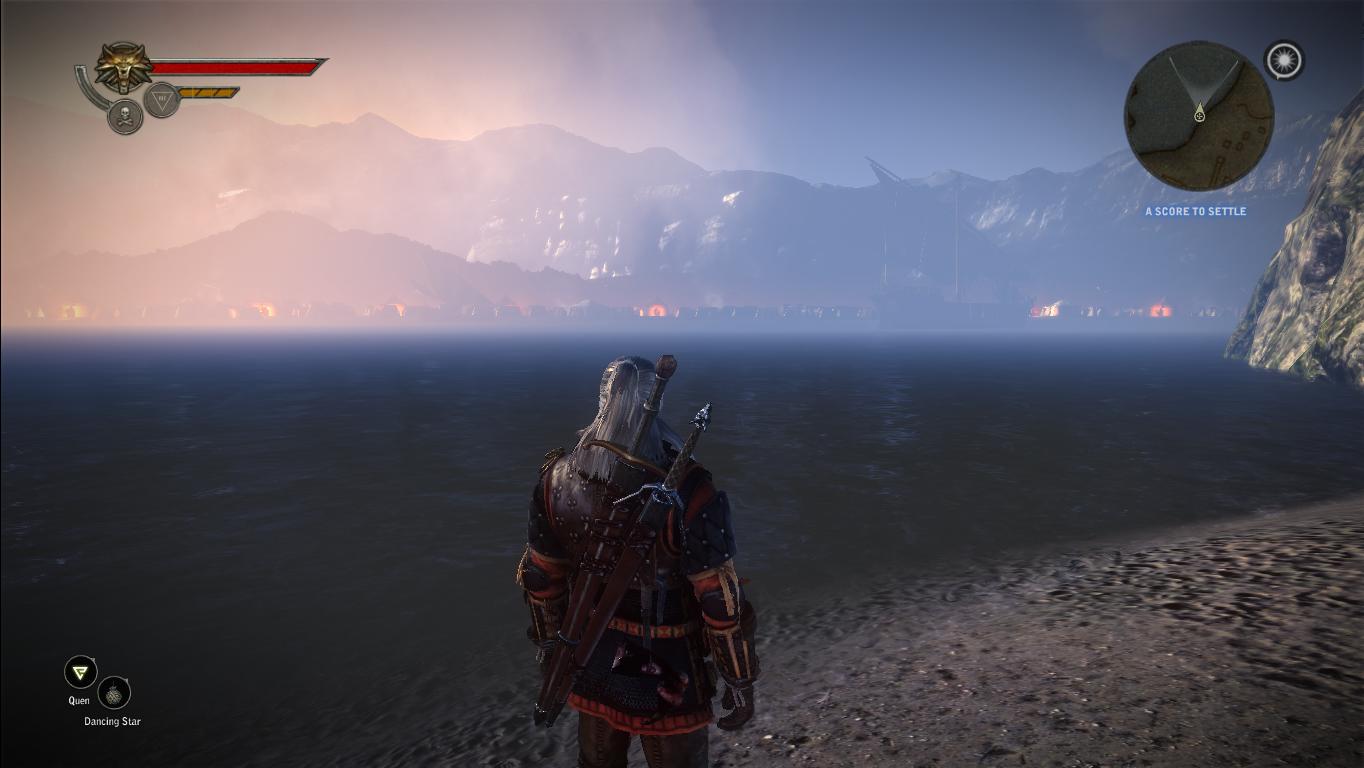Click the circular minimap
Viewport: 1364px width, 768px height.
point(1198,116)
